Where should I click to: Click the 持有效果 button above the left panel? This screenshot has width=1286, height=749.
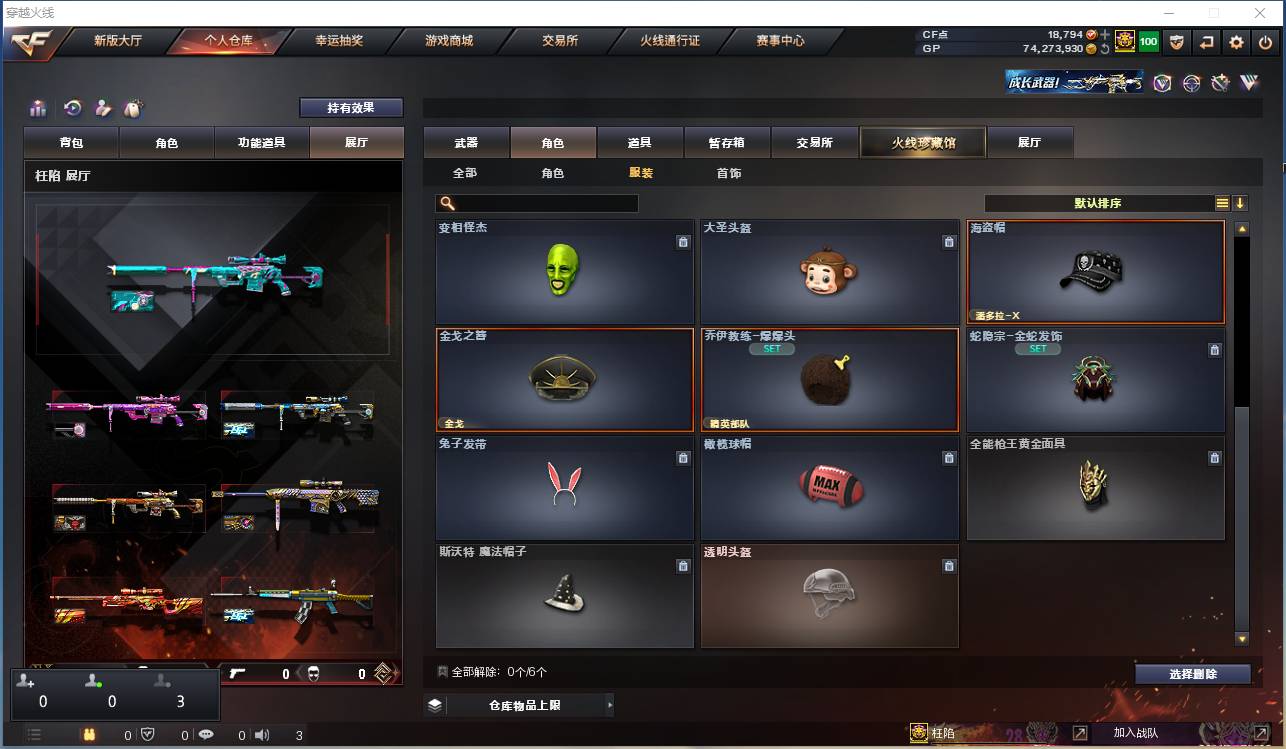click(351, 107)
